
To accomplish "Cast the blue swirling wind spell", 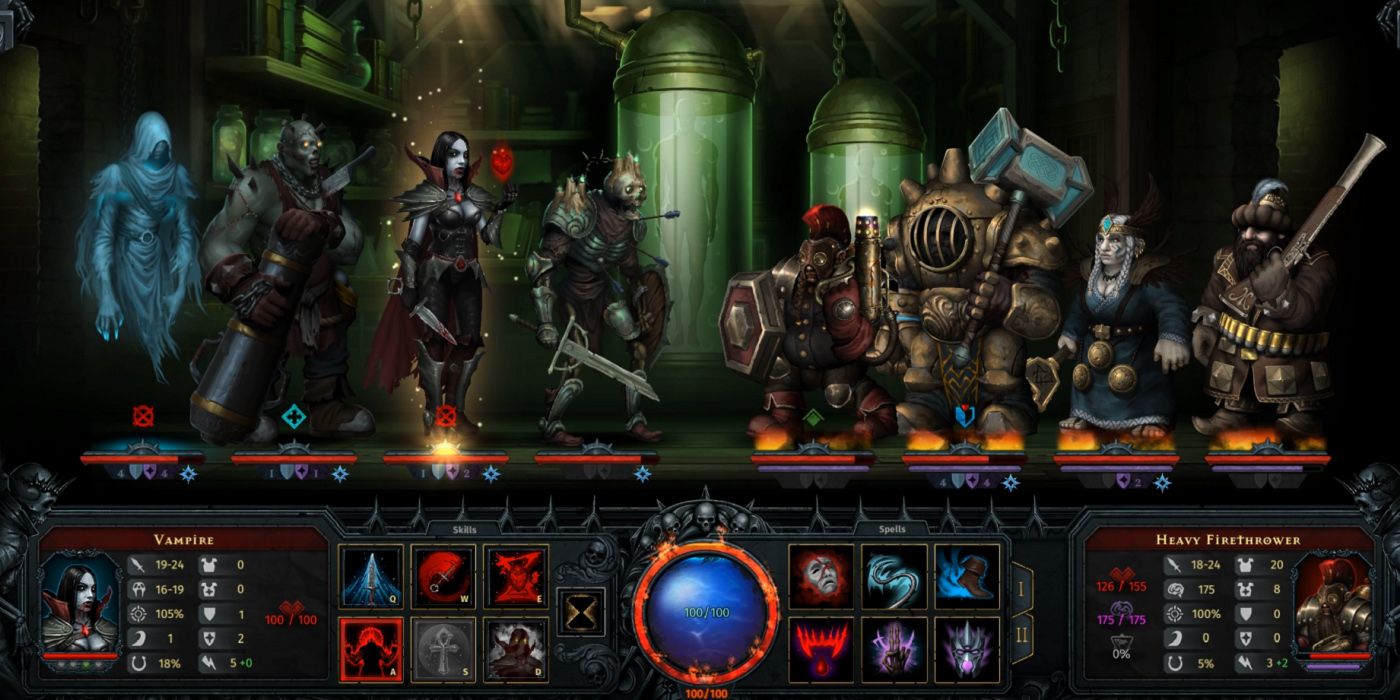I will pyautogui.click(x=894, y=577).
